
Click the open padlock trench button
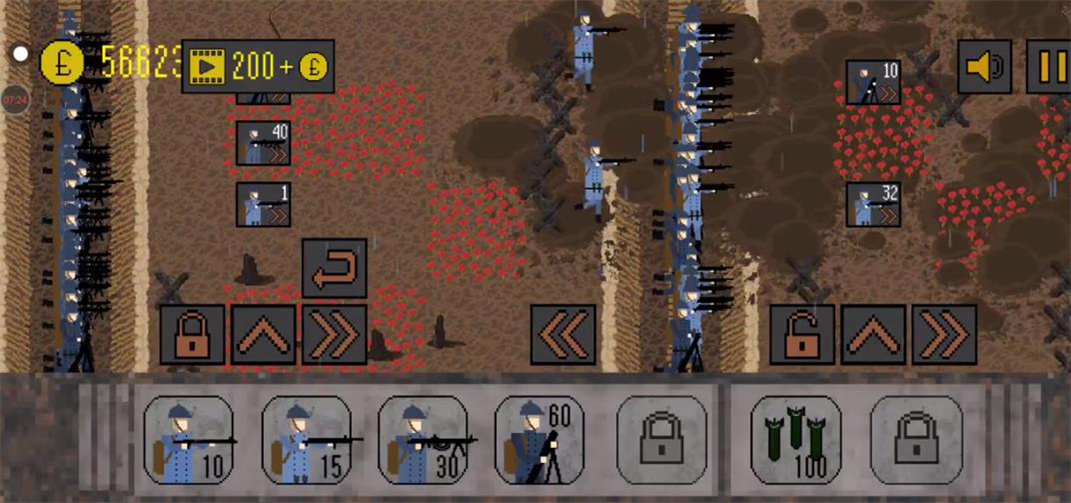click(x=801, y=334)
